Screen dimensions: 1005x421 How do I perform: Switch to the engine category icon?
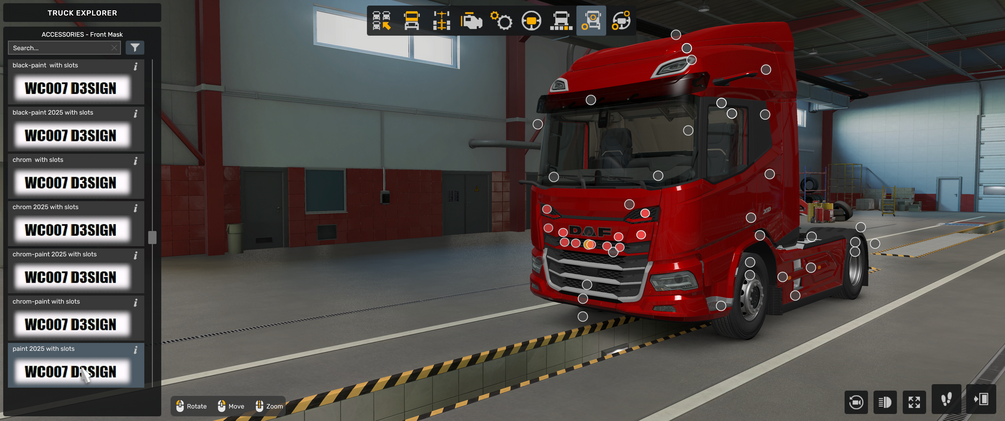tap(471, 20)
